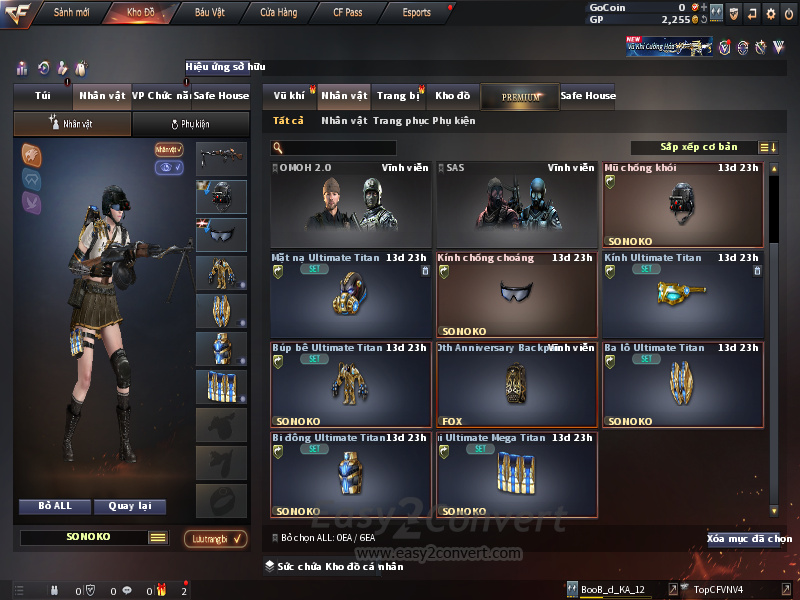Open the Cửa Hàng shop tab
800x600 pixels.
[x=278, y=13]
